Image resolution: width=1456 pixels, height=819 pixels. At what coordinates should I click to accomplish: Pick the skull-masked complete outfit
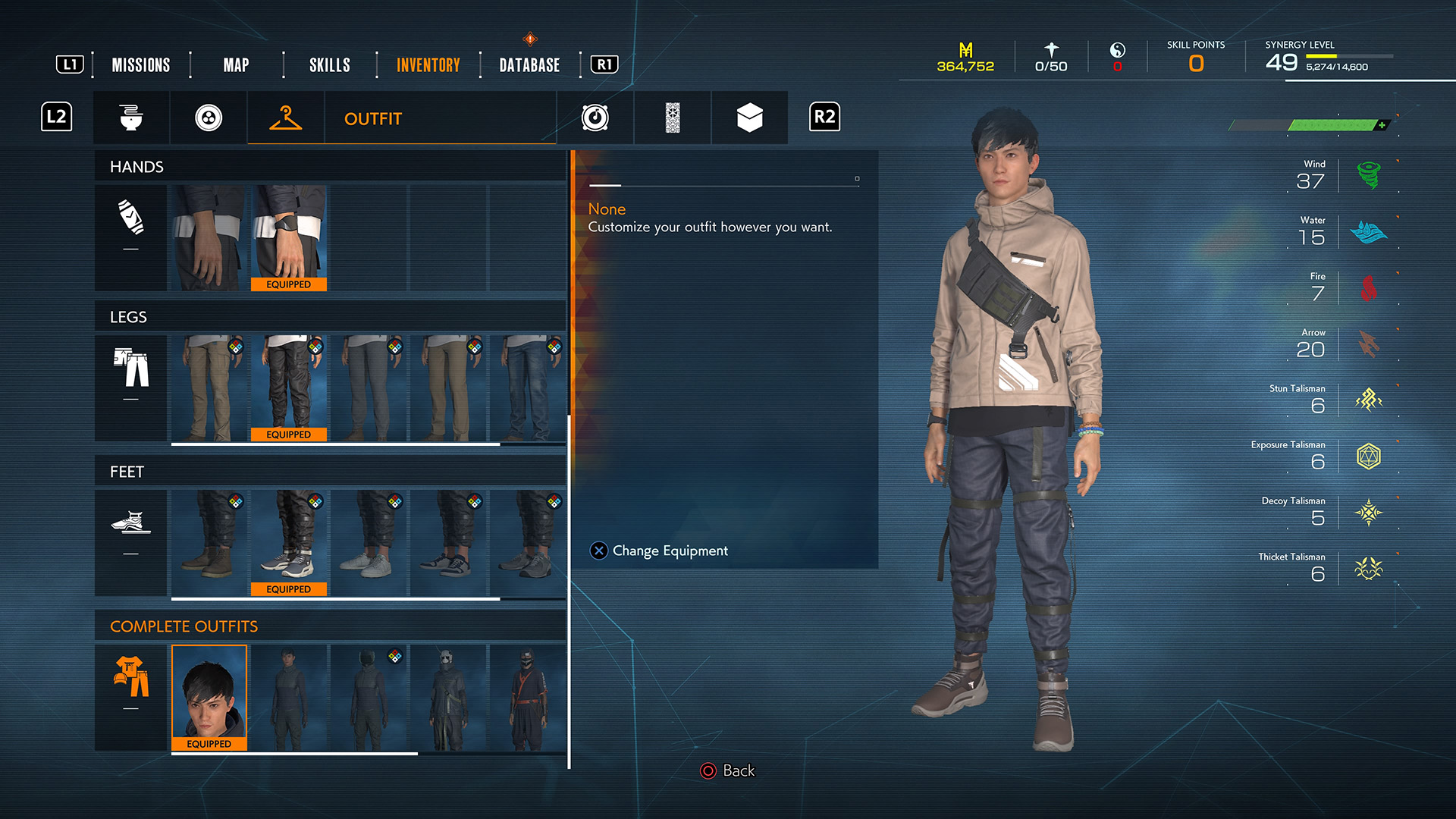[x=449, y=697]
